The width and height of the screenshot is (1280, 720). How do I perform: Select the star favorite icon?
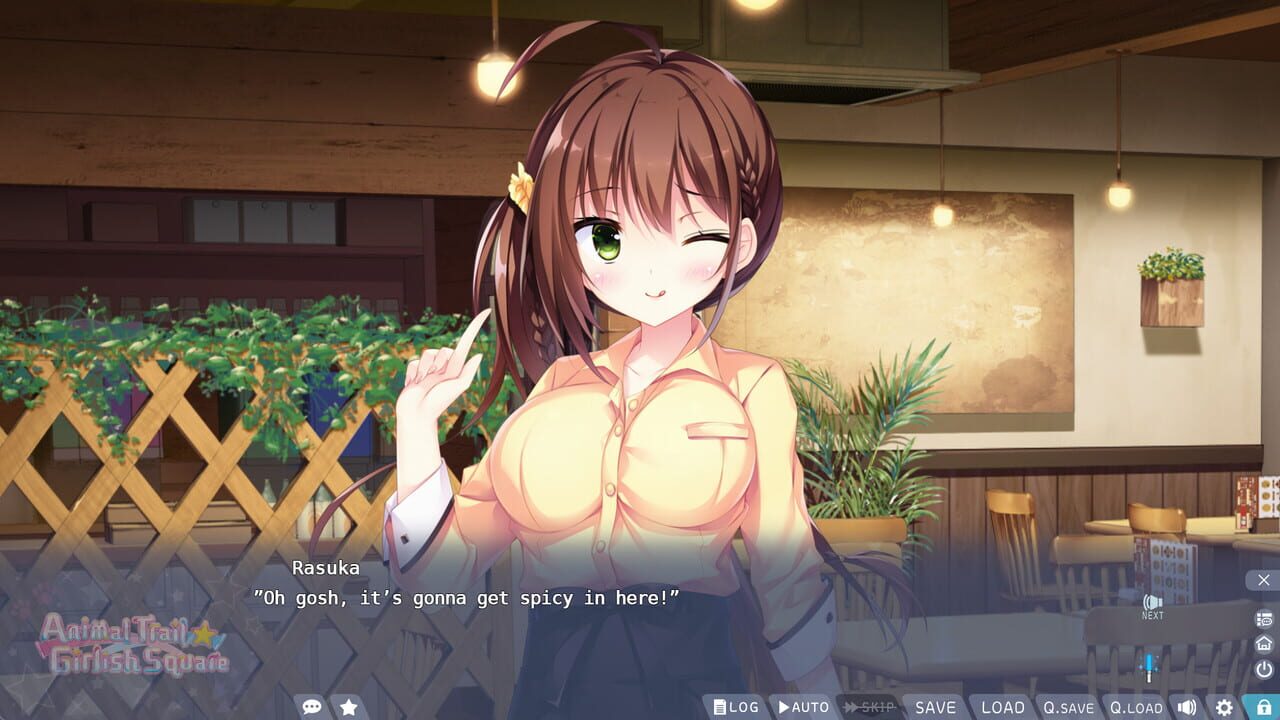(348, 706)
